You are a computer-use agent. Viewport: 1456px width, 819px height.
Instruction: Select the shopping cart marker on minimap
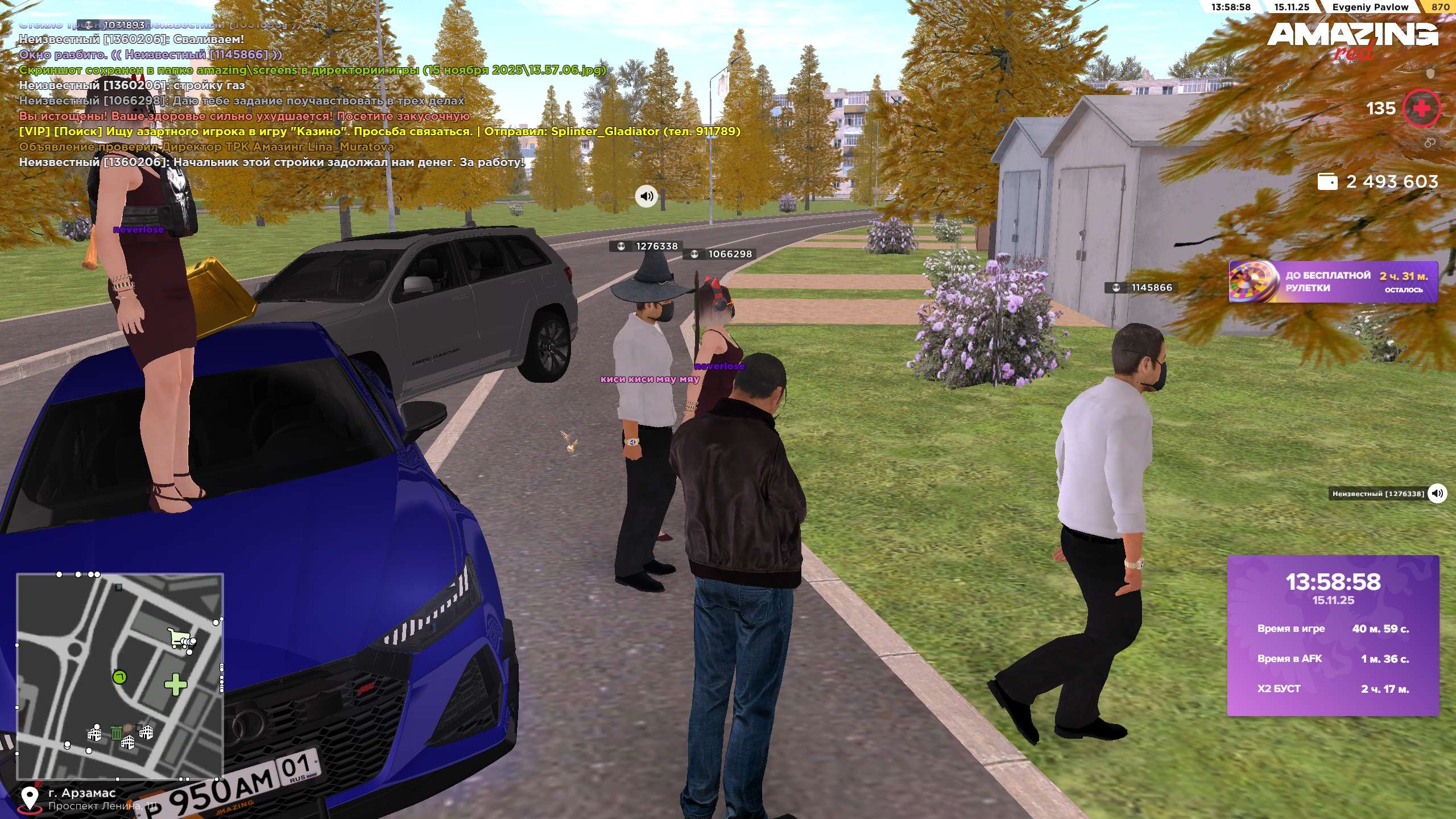pyautogui.click(x=181, y=638)
